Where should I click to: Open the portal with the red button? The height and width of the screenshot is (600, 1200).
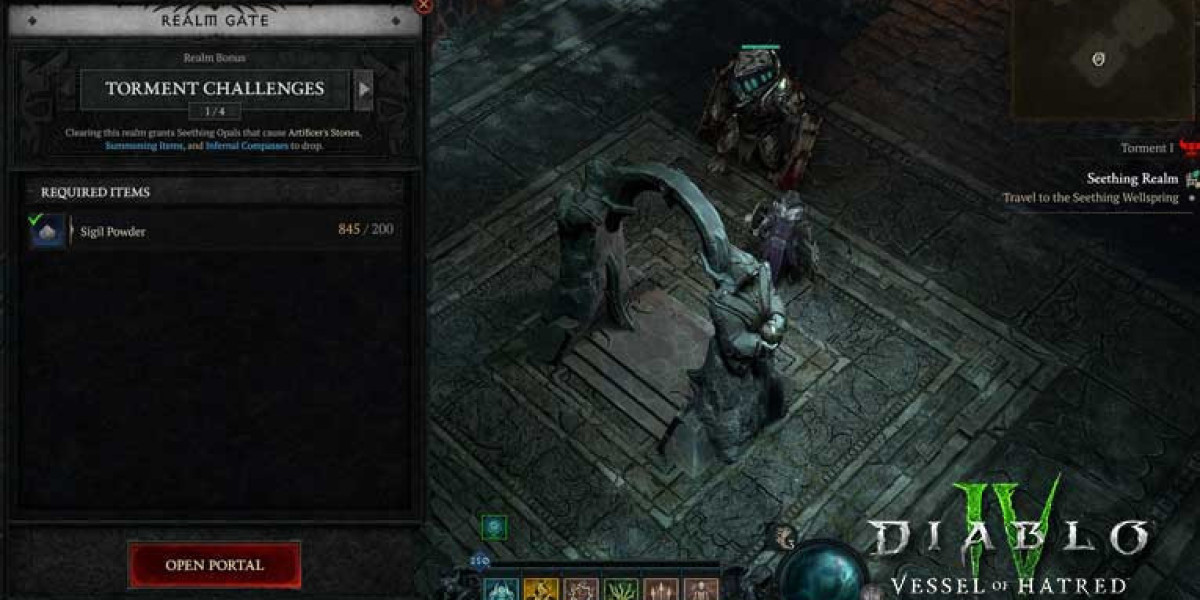214,565
